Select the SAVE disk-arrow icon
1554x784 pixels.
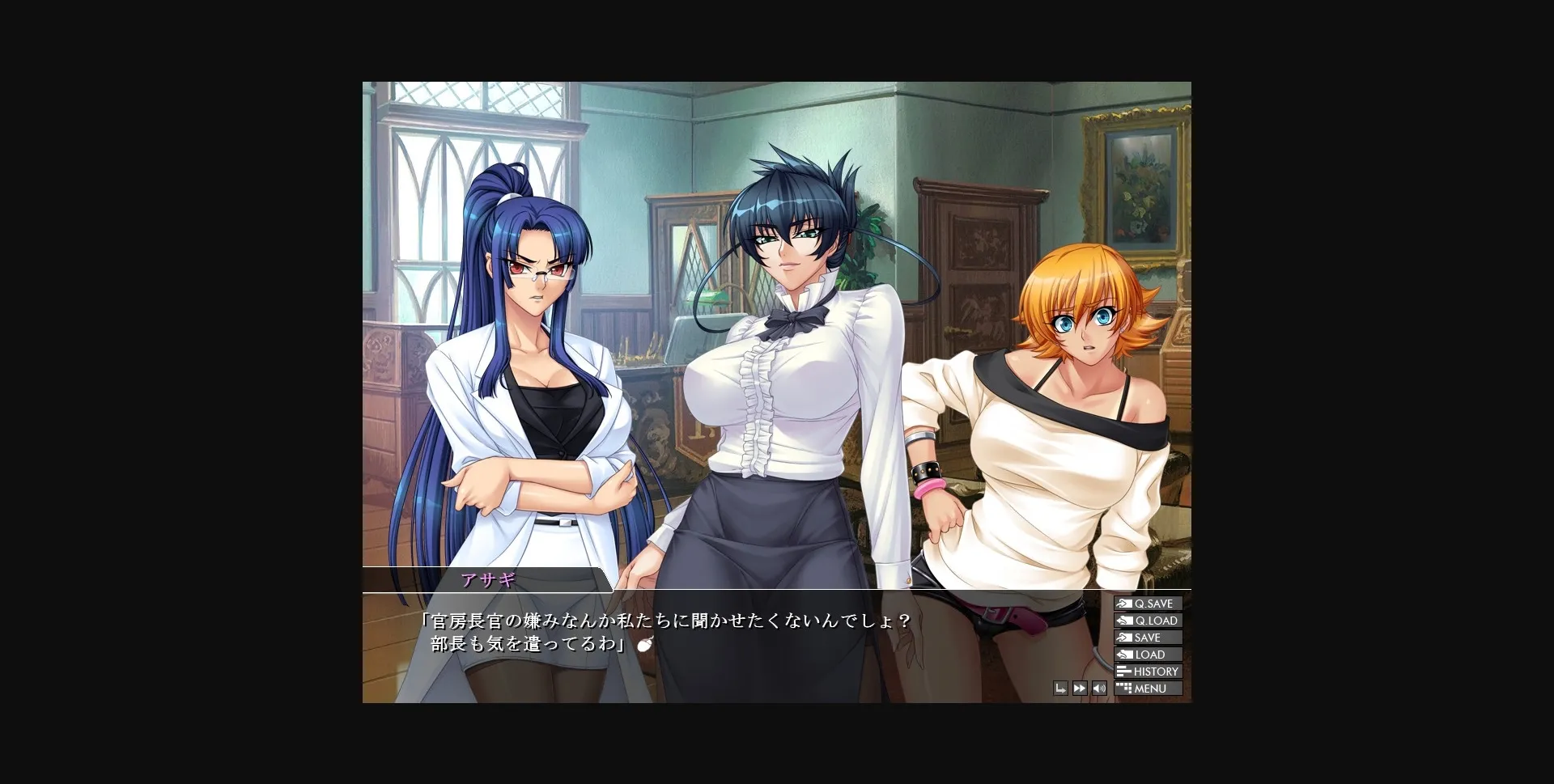point(1124,637)
